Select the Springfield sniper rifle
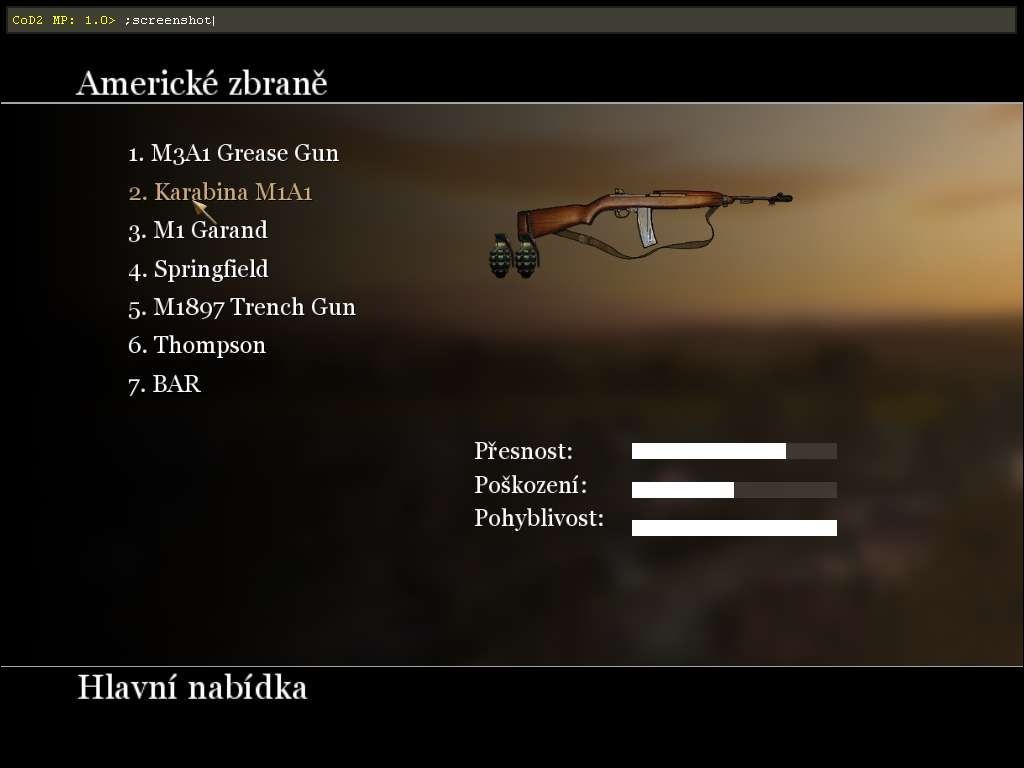The height and width of the screenshot is (768, 1024). point(198,269)
